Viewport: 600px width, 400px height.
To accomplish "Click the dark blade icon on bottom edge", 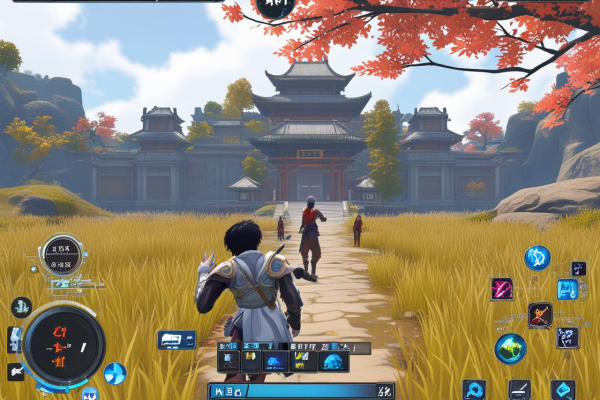I will point(518,389).
